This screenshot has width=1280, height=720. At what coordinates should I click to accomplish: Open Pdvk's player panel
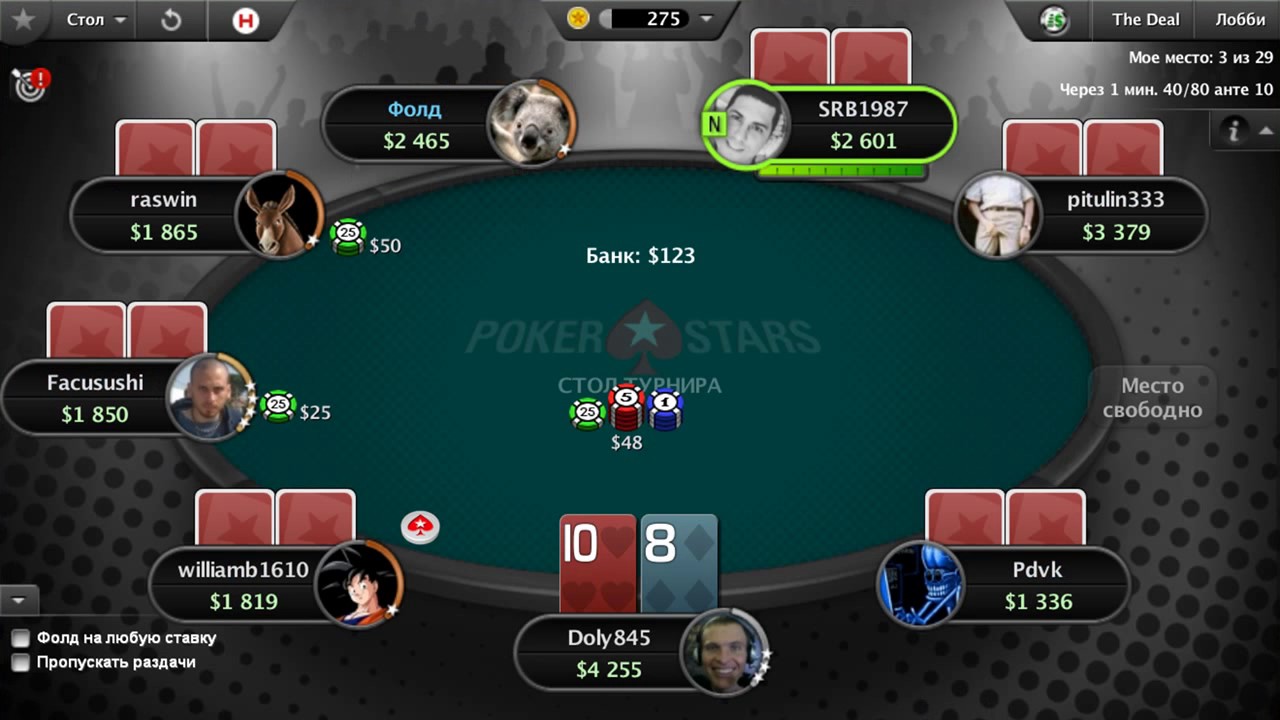(x=1037, y=585)
